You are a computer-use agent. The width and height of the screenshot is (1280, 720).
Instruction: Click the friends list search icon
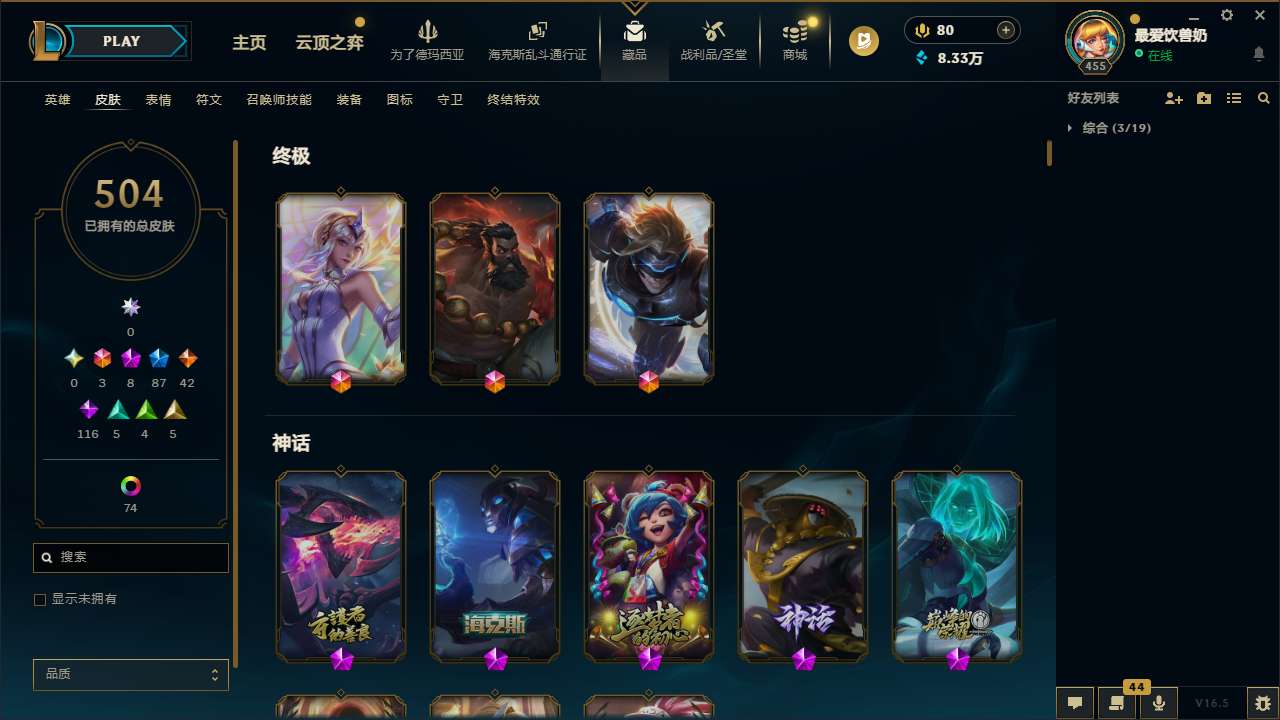[x=1264, y=98]
